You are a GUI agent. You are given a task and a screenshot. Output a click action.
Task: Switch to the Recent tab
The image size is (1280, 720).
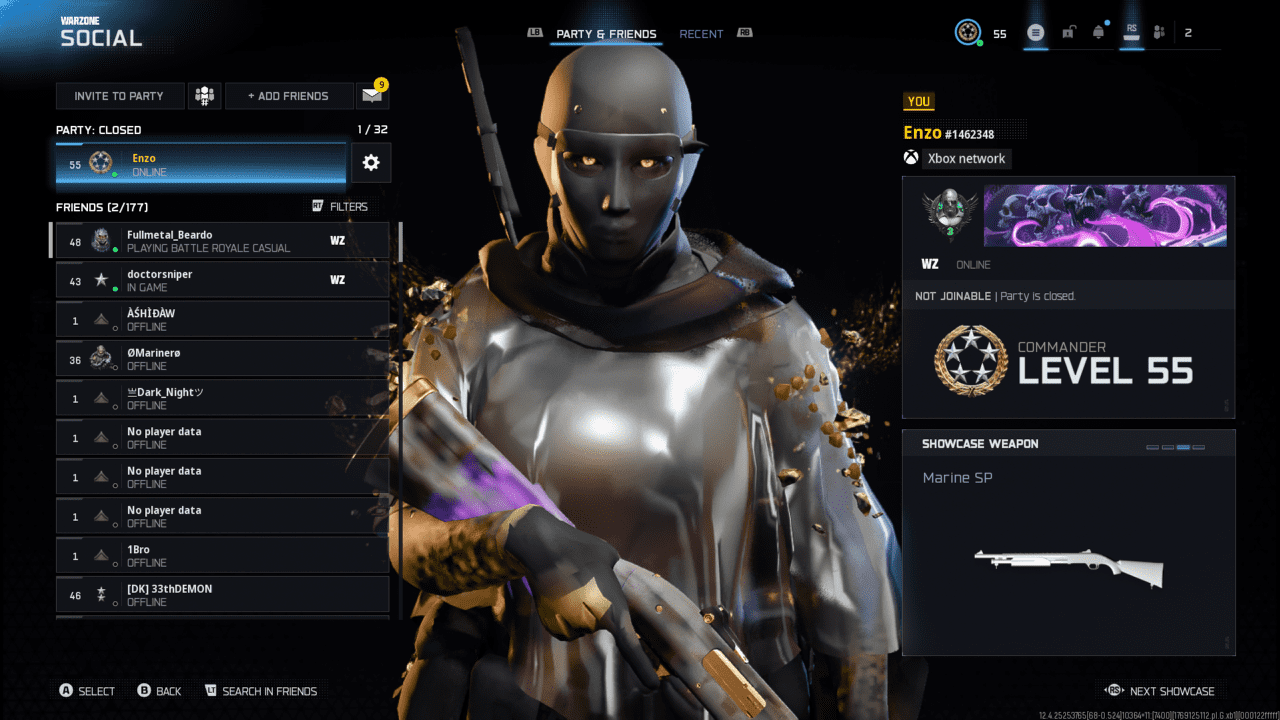click(701, 34)
